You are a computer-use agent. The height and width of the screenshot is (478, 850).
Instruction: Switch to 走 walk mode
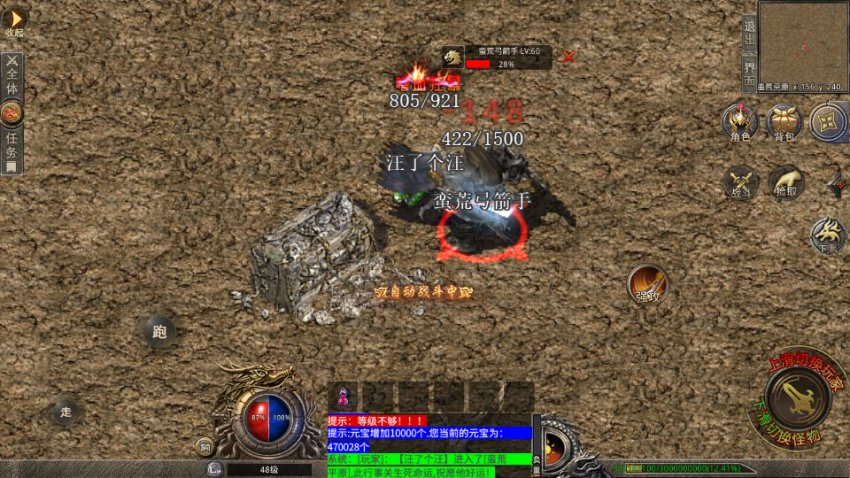(x=66, y=410)
